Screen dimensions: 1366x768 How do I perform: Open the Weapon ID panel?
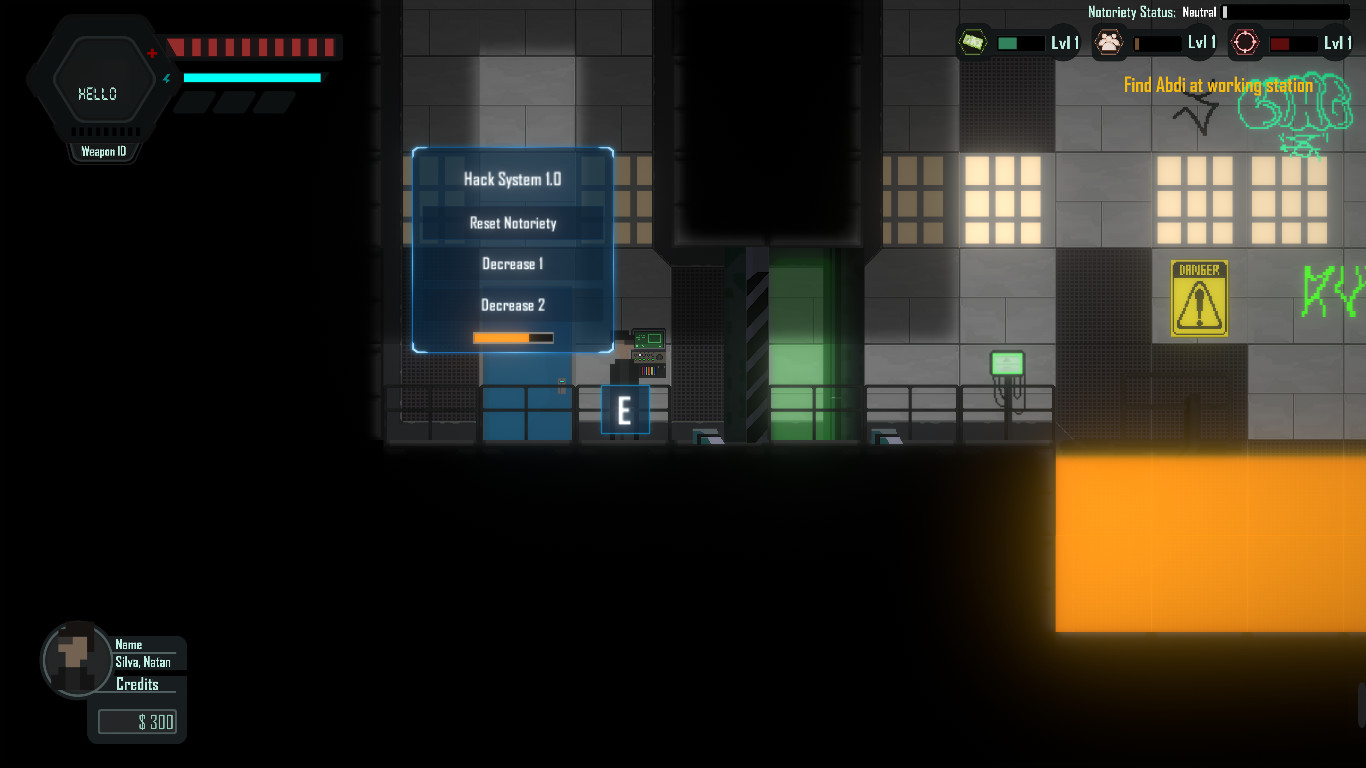click(x=103, y=151)
